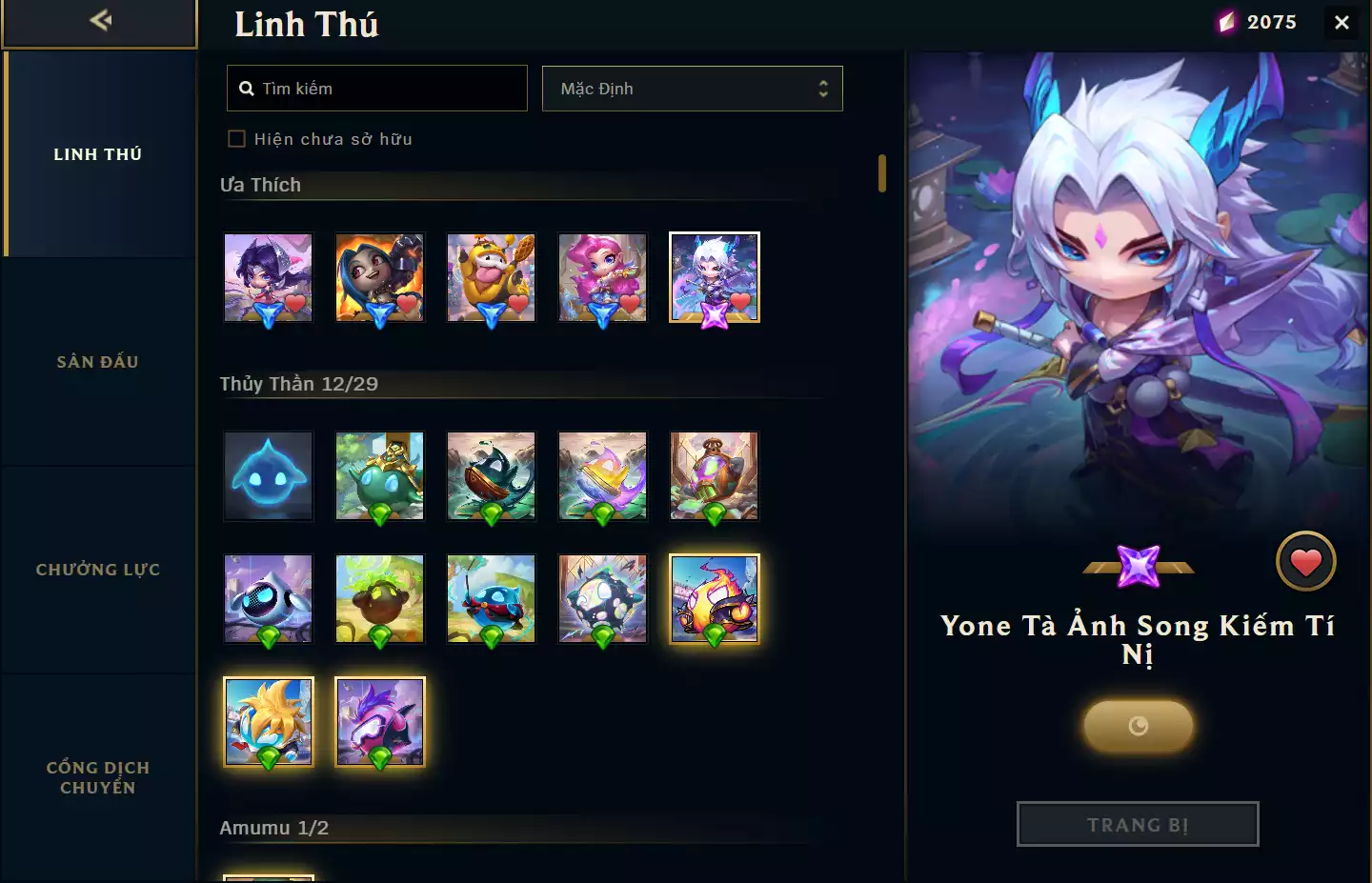The image size is (1372, 883).
Task: Select the yellow flame sprite thumbnail
Action: tap(715, 598)
